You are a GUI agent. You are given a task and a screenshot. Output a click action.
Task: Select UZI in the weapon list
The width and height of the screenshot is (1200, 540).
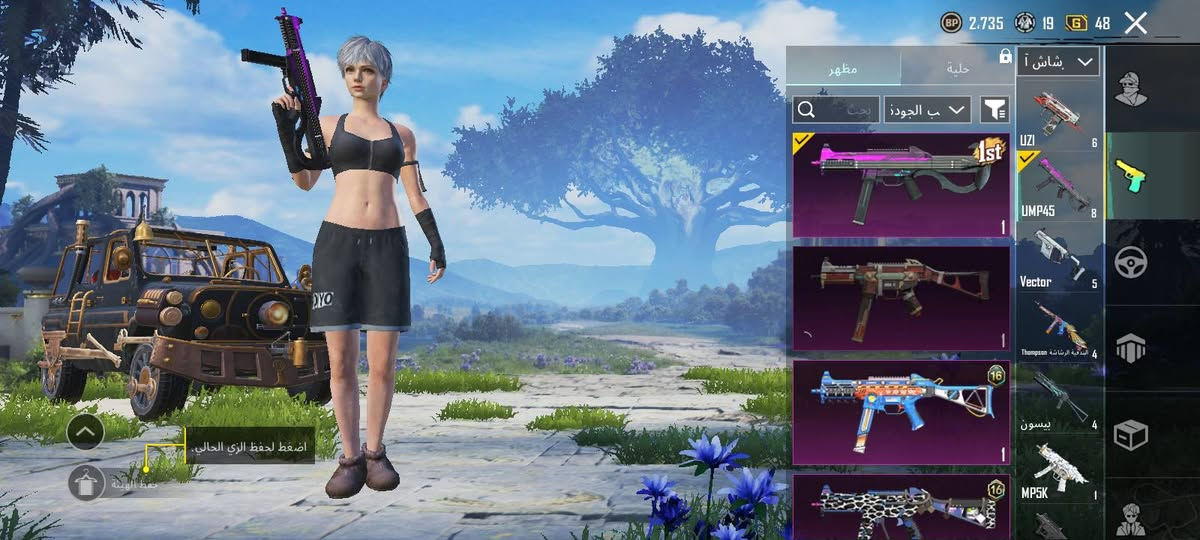point(1059,116)
